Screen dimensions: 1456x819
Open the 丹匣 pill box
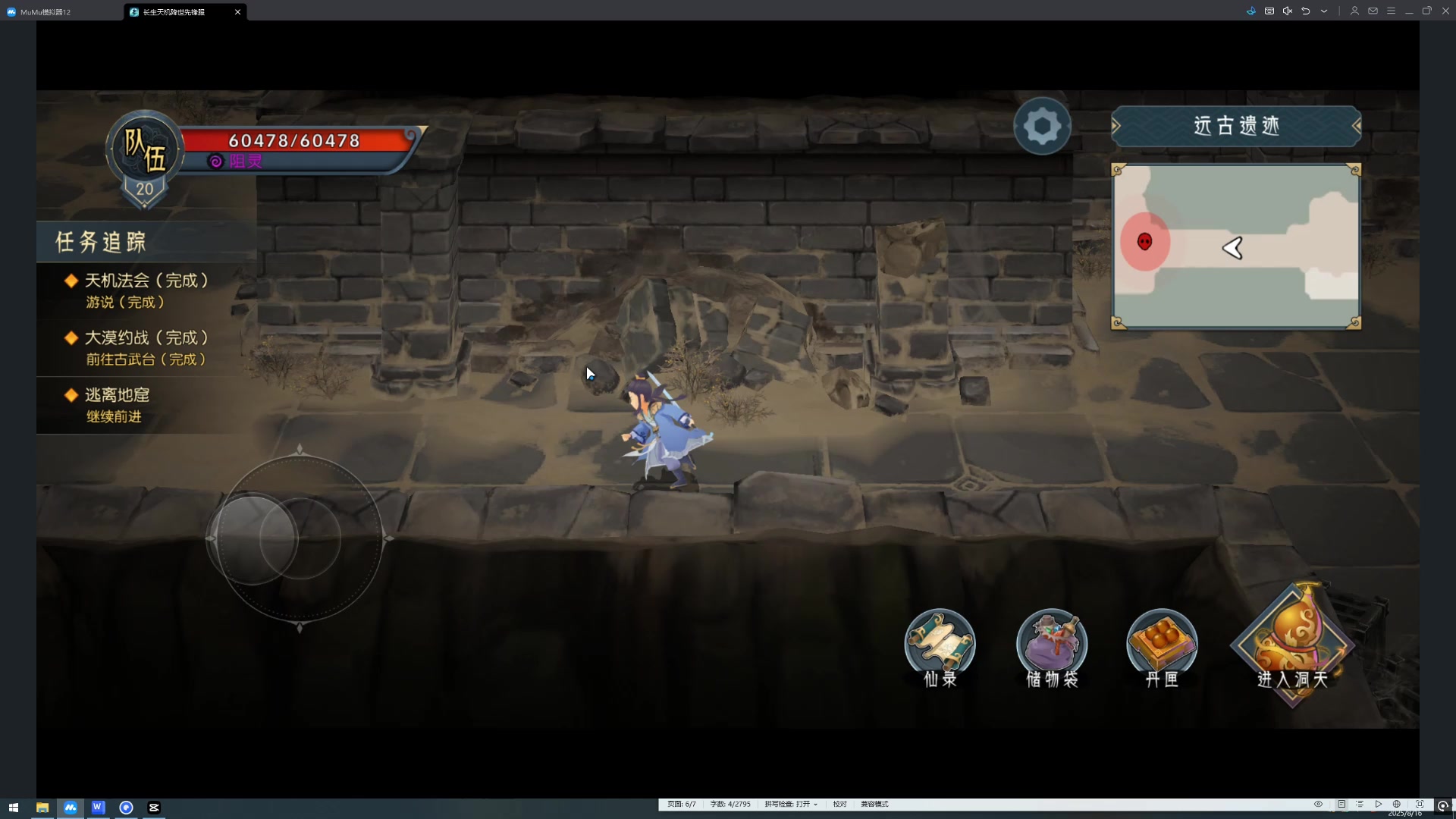[x=1162, y=649]
